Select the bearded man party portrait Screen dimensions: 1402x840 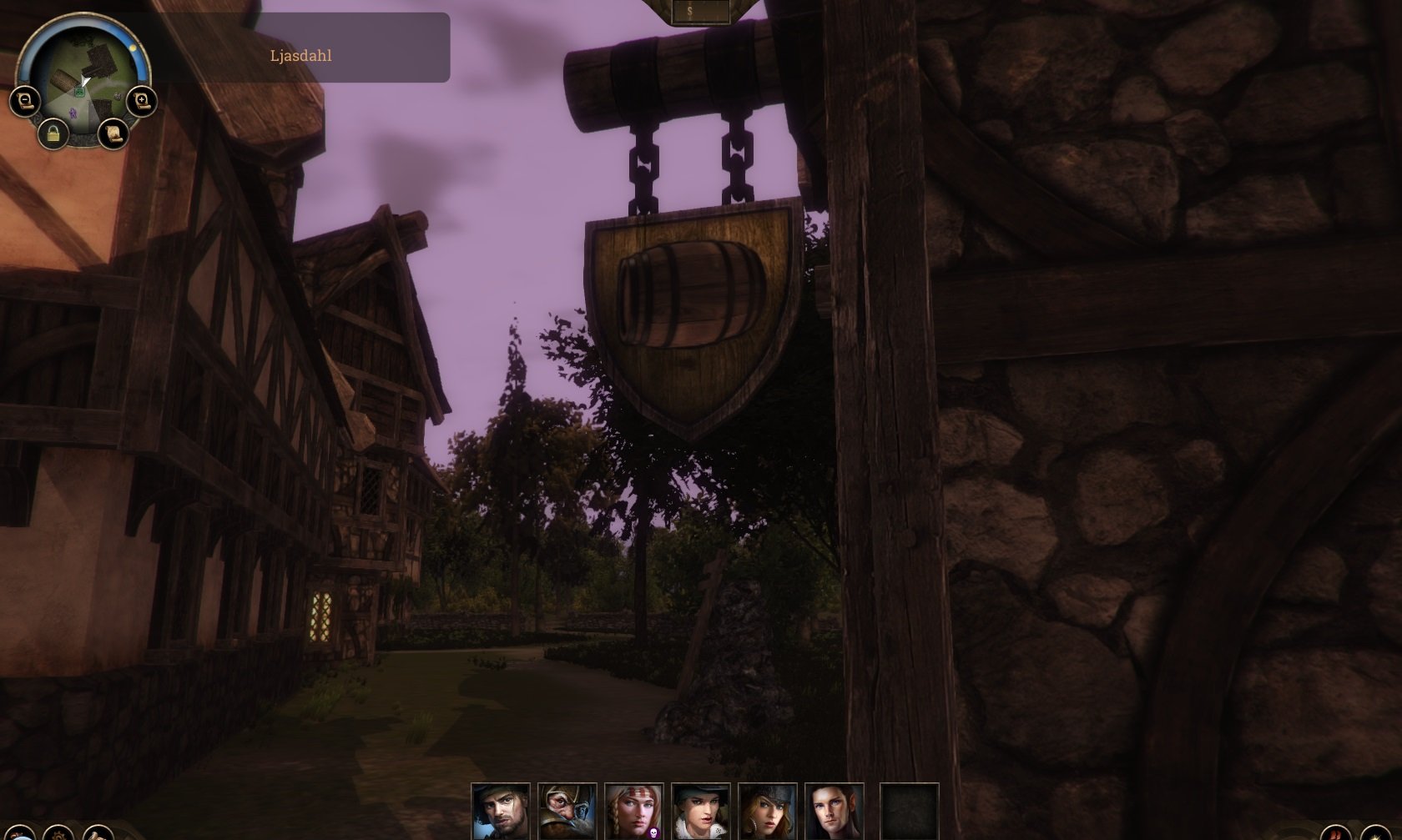click(500, 811)
